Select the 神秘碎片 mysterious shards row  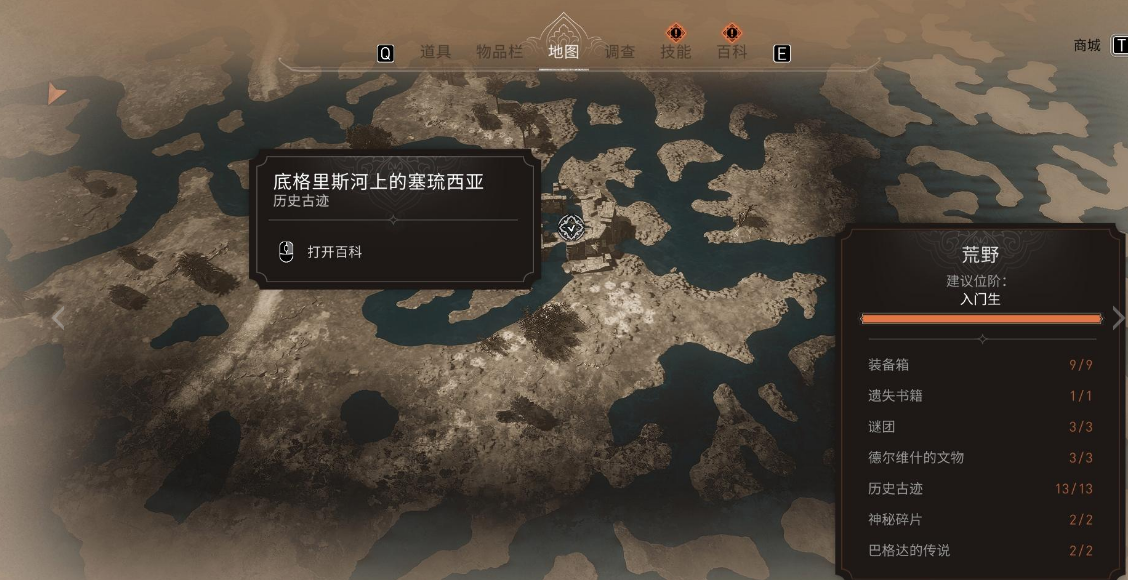[x=980, y=520]
